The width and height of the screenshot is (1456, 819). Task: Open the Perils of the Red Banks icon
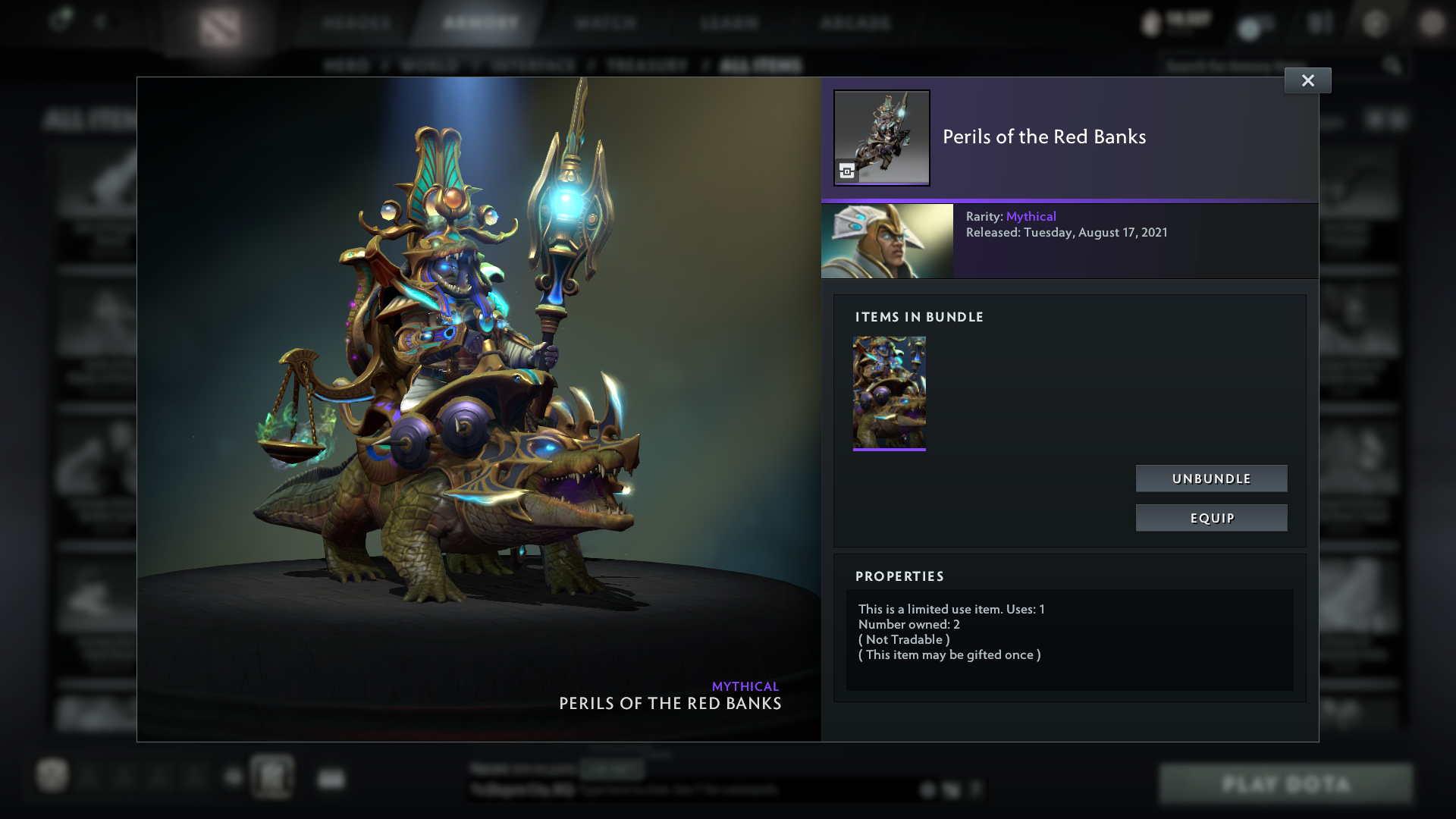882,137
